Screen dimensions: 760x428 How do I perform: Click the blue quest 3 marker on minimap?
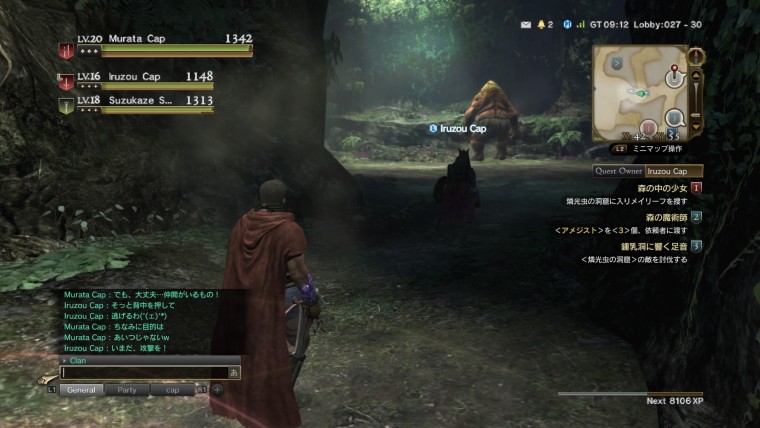pos(673,118)
